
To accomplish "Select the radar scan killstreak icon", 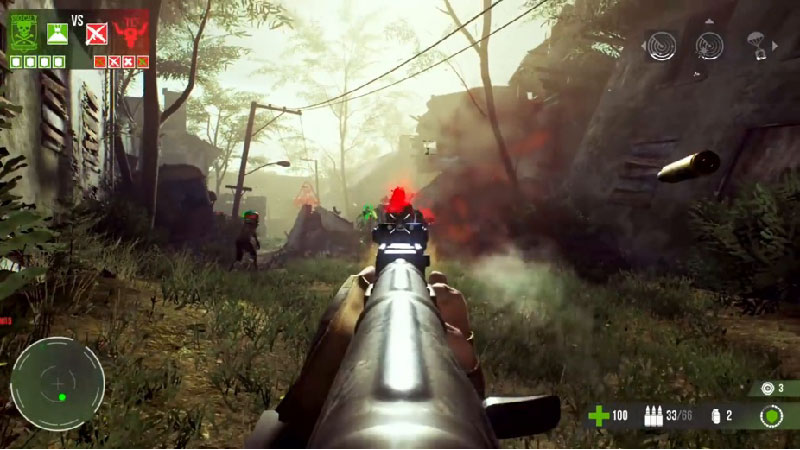I will 661,46.
